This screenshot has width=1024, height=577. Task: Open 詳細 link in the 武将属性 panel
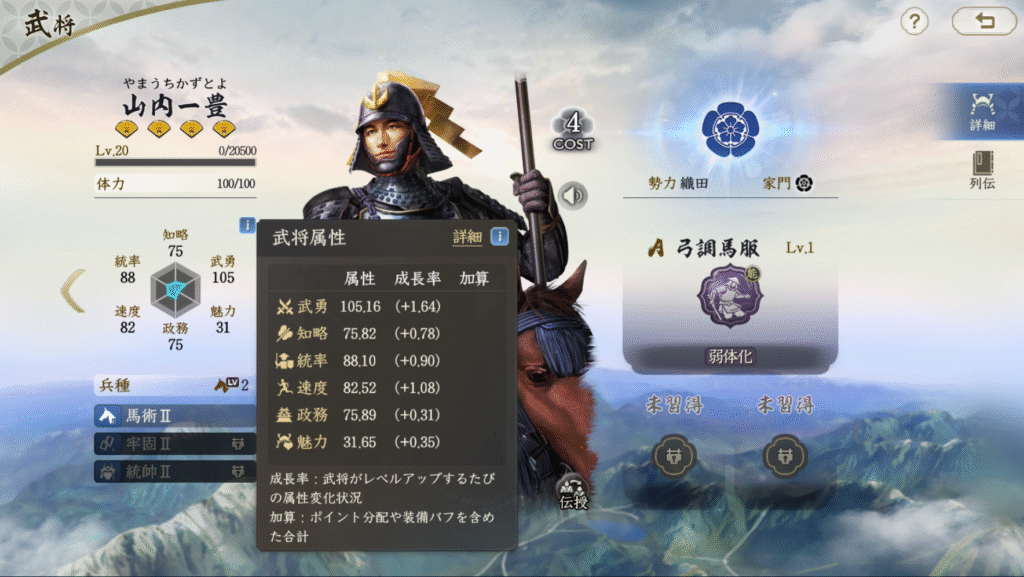click(467, 237)
